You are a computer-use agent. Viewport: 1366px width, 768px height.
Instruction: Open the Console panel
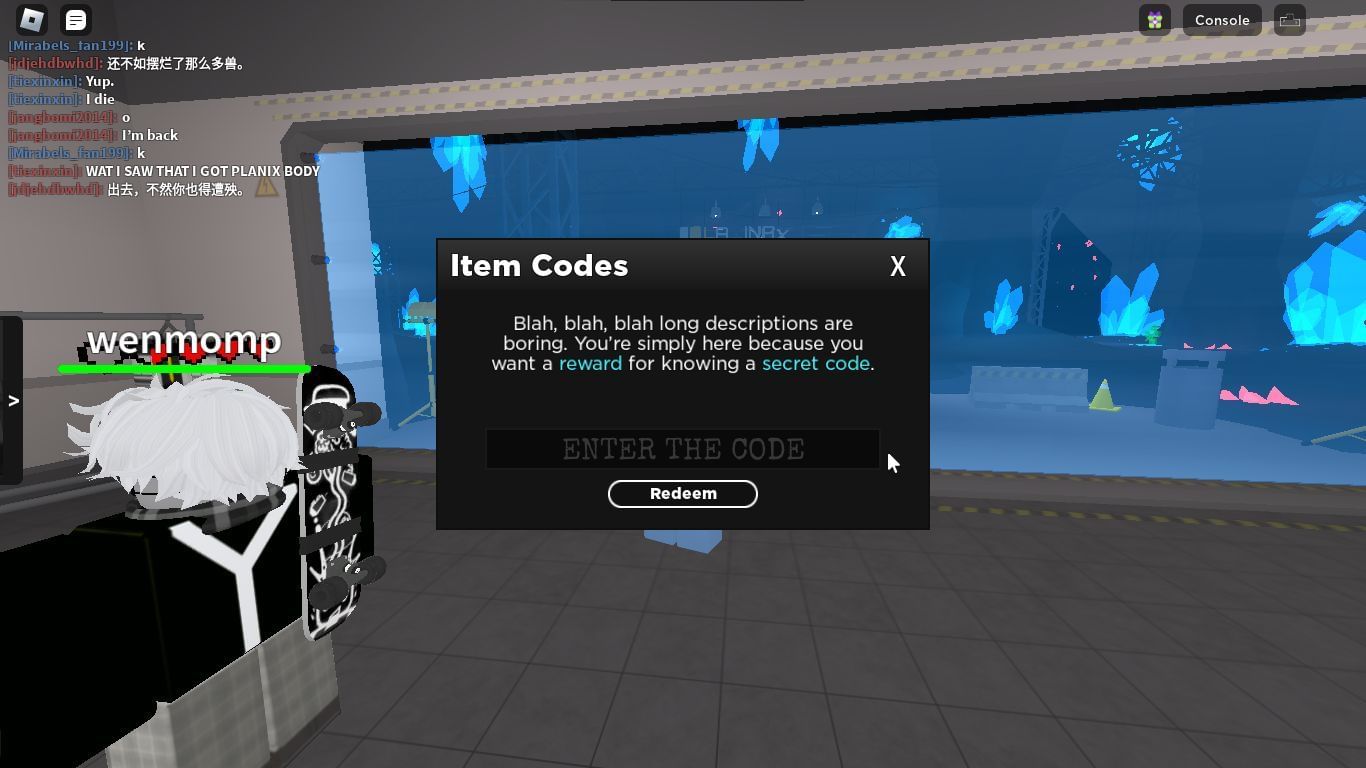[1222, 20]
